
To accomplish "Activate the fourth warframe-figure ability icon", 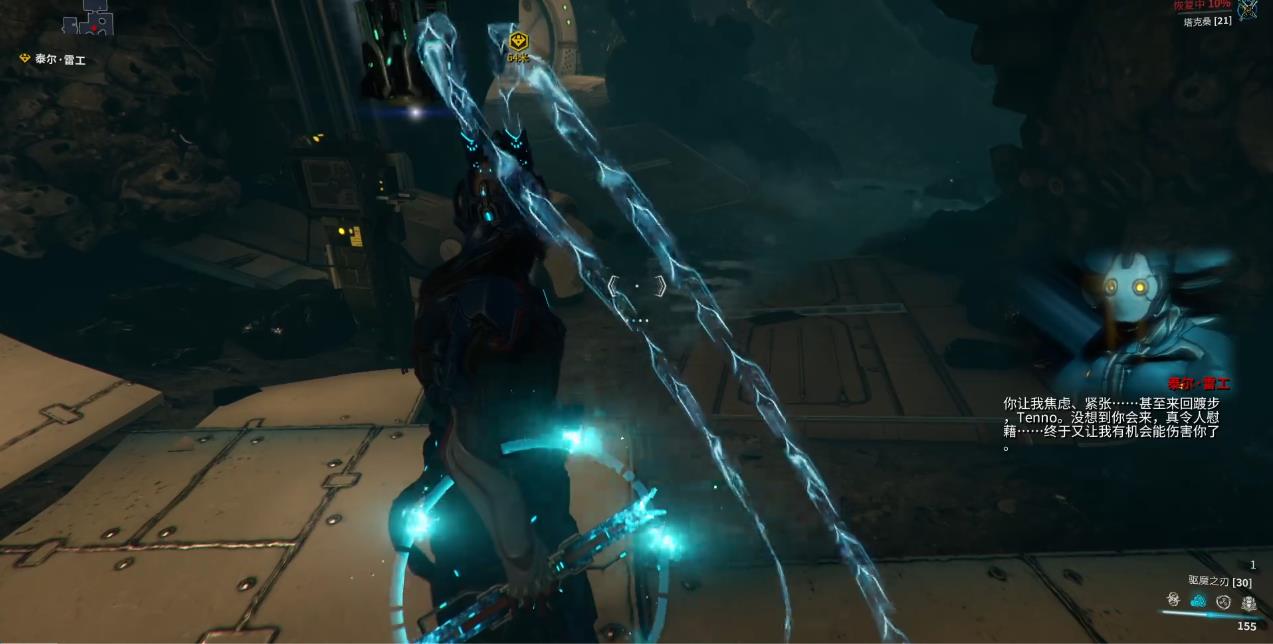I will tap(1249, 602).
